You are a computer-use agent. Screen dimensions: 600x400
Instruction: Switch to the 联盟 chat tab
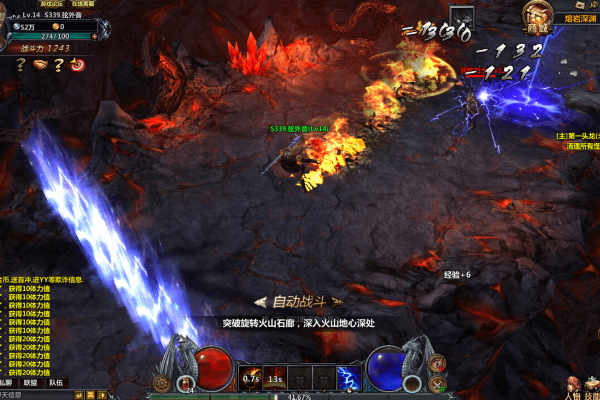coord(30,382)
